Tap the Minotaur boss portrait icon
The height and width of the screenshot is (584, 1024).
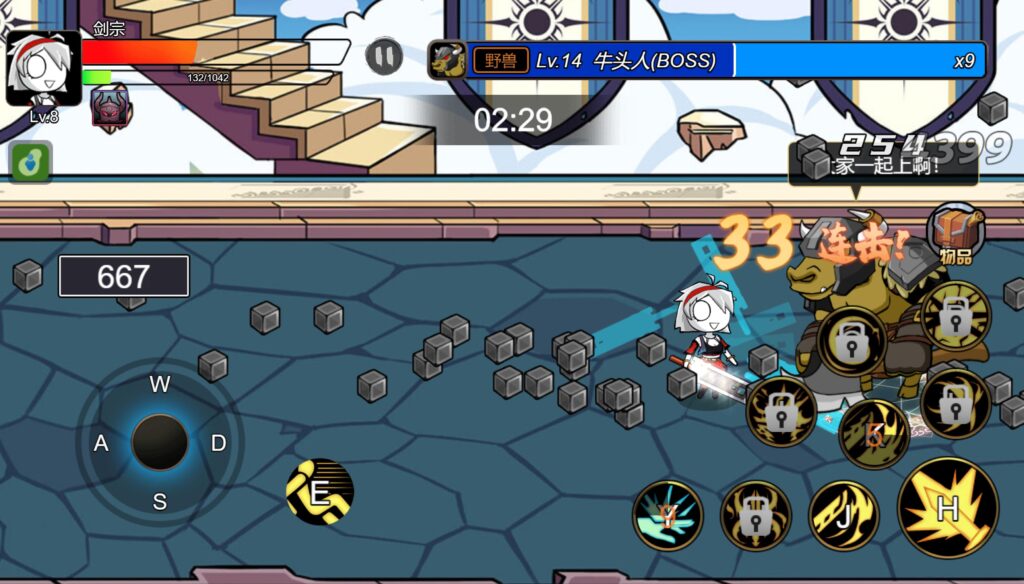click(447, 60)
